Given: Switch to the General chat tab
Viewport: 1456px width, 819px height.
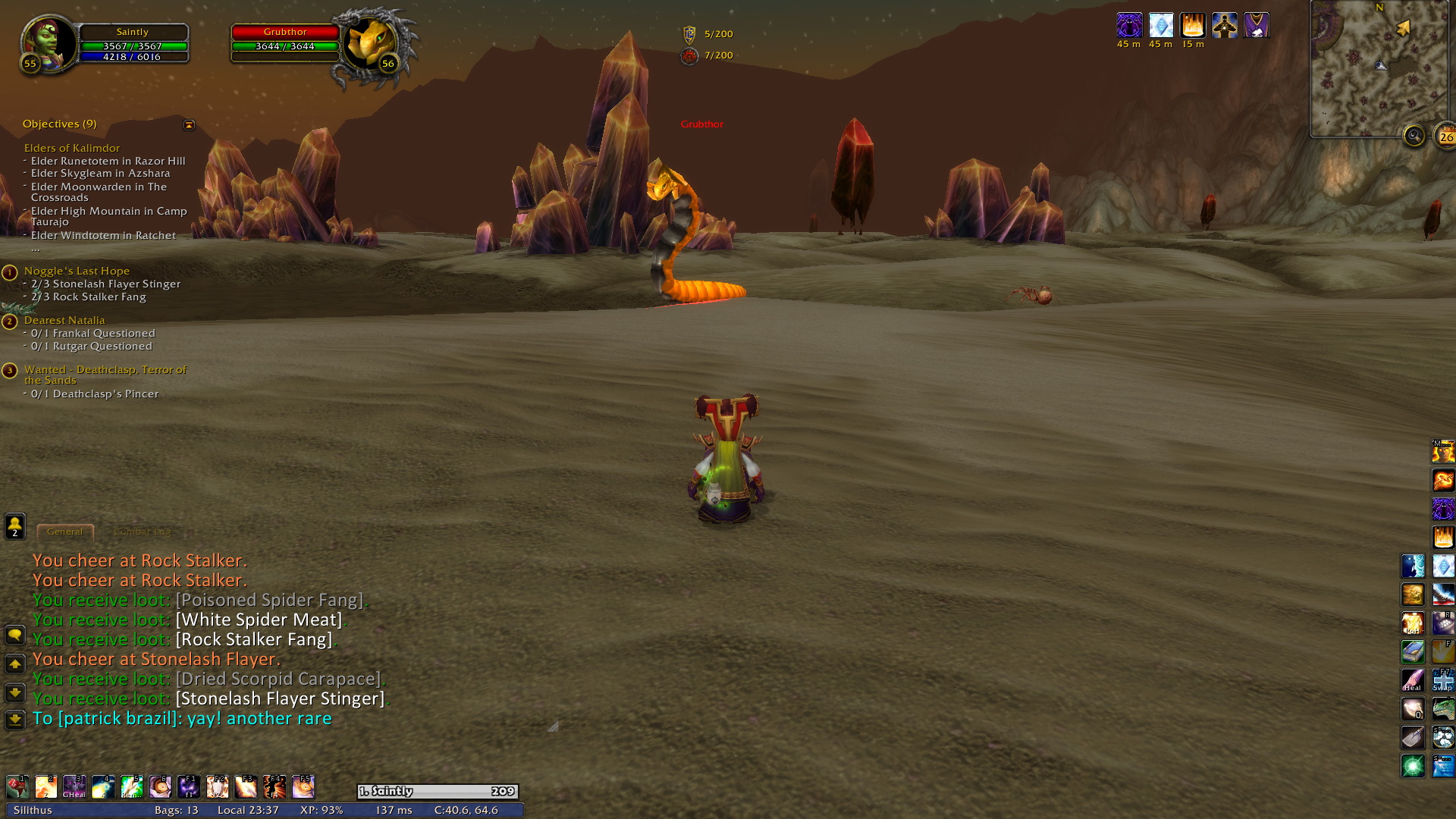Looking at the screenshot, I should pyautogui.click(x=64, y=532).
